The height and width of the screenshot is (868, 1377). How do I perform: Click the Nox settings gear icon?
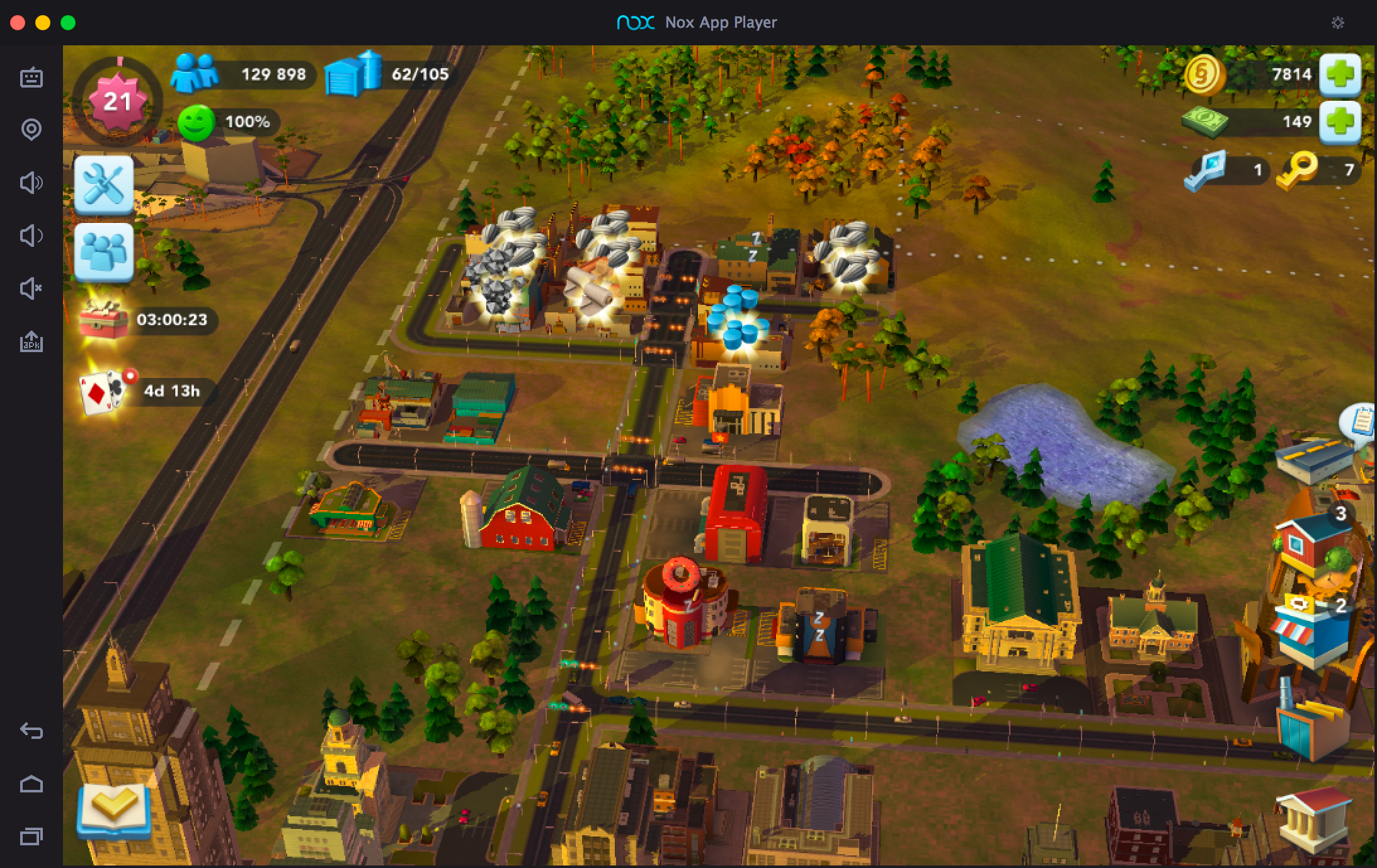[1338, 23]
